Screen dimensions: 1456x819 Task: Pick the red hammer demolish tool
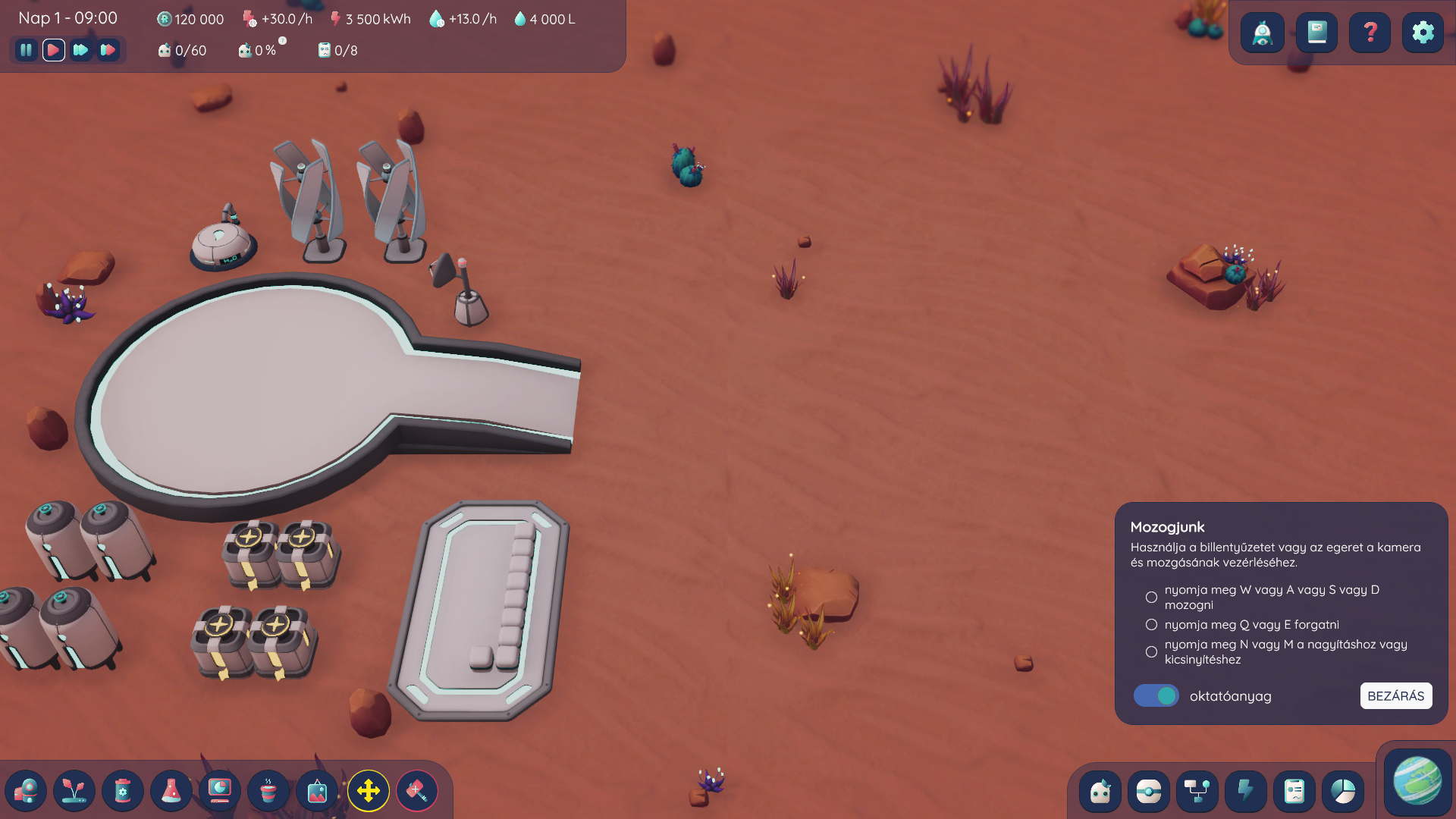point(417,791)
